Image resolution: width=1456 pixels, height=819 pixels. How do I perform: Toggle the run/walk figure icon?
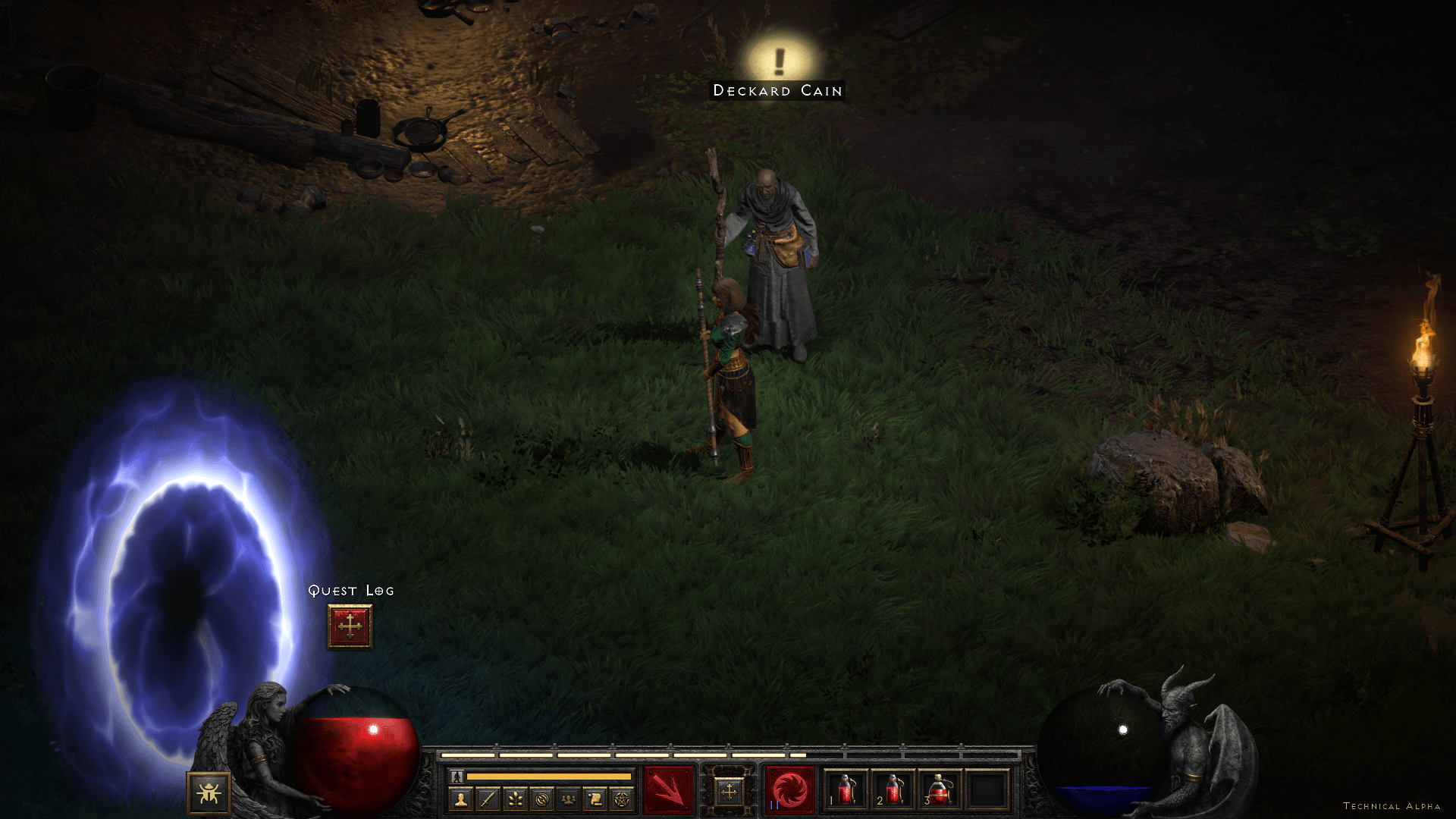457,777
